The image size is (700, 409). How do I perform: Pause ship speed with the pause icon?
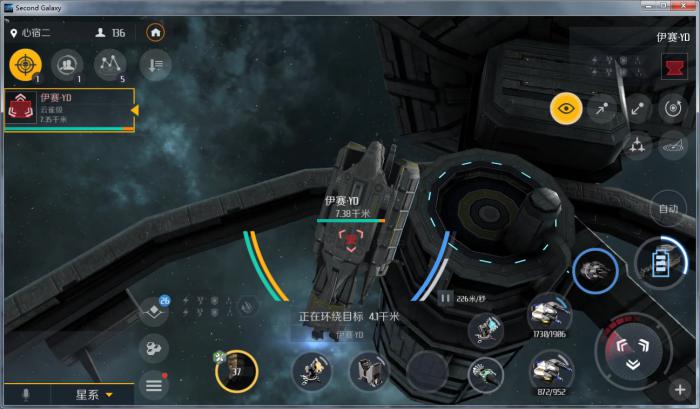pos(445,298)
